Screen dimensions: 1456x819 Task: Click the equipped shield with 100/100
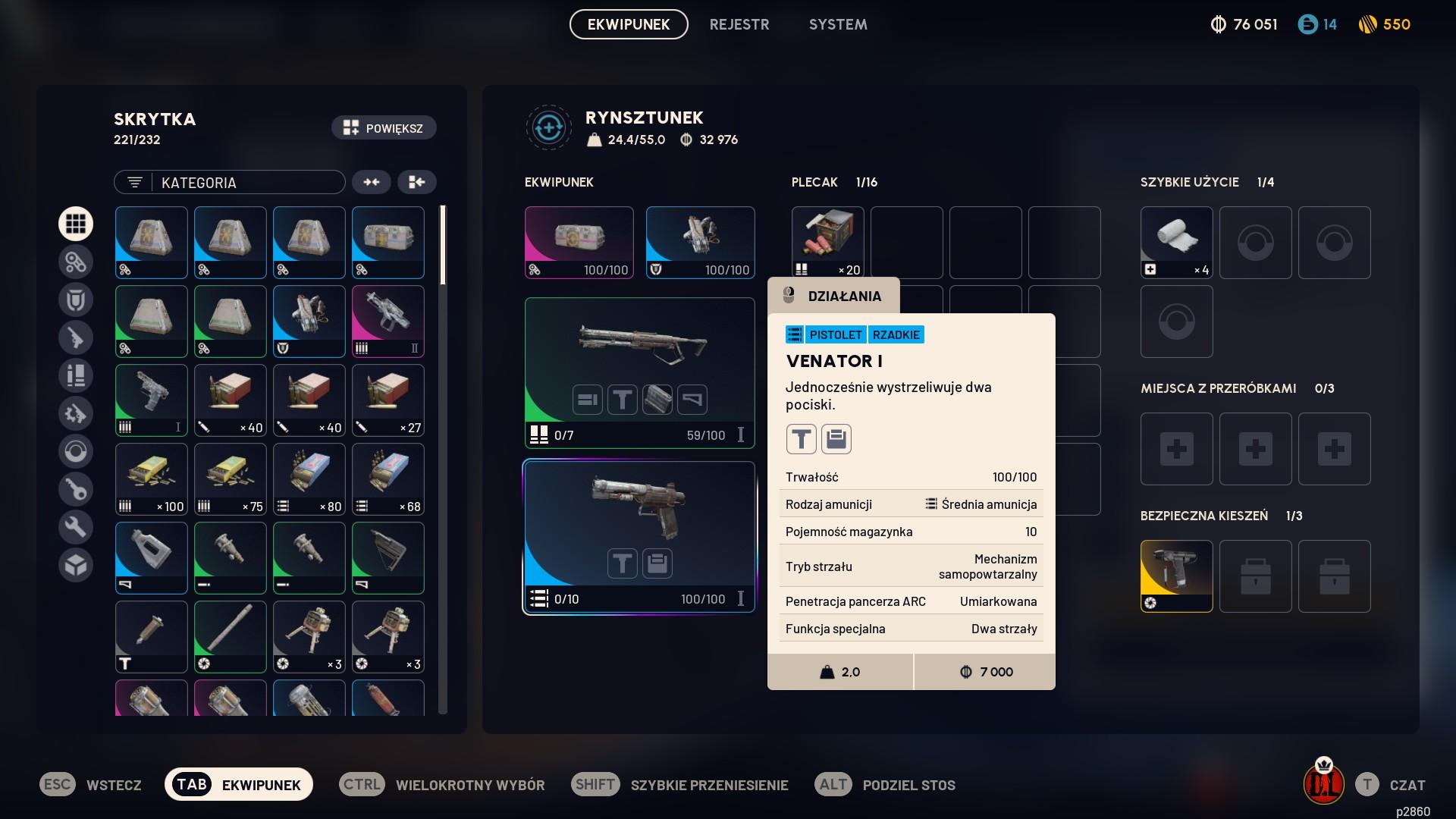click(700, 242)
